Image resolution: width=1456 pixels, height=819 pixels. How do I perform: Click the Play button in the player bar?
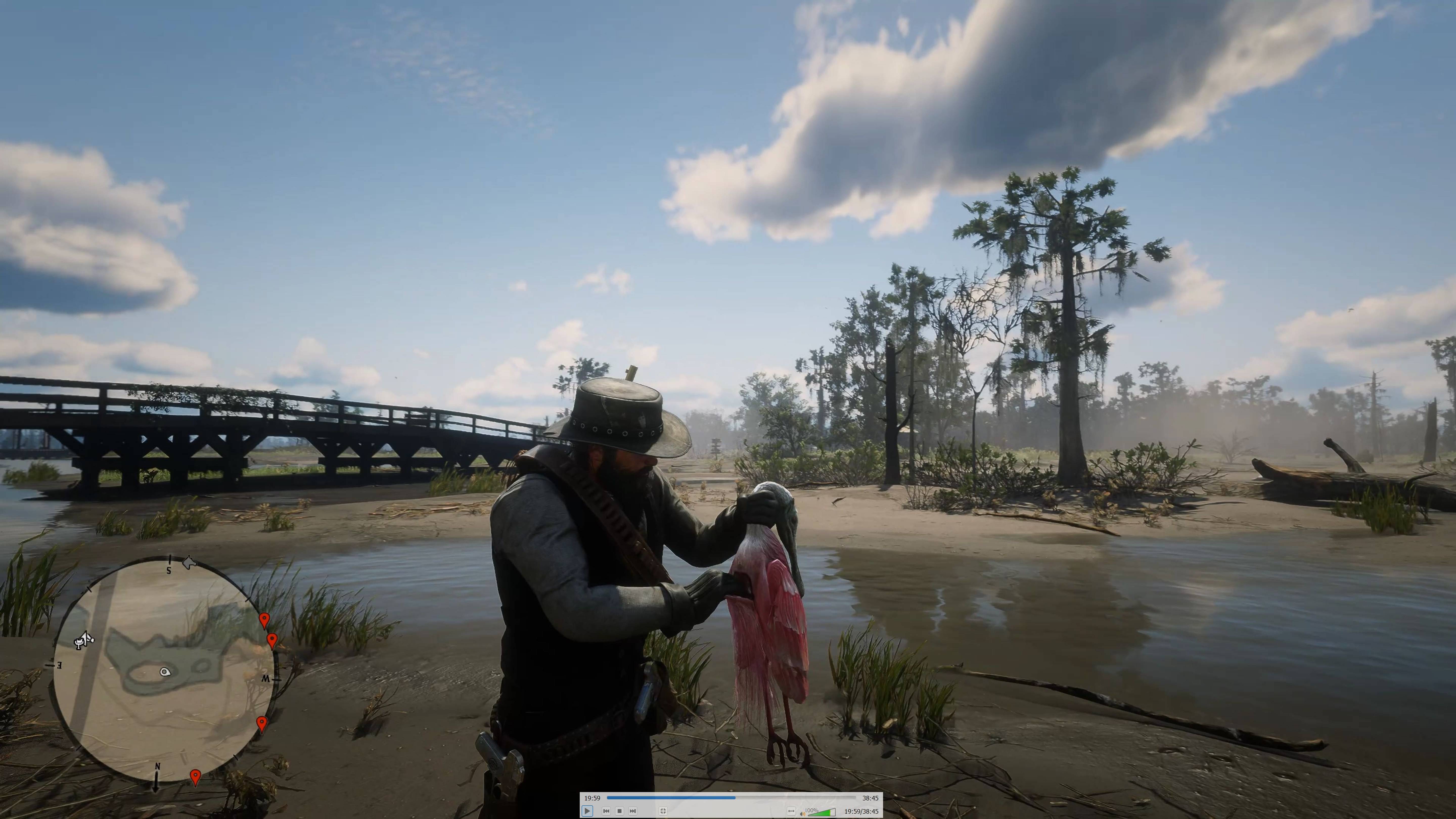coord(587,812)
